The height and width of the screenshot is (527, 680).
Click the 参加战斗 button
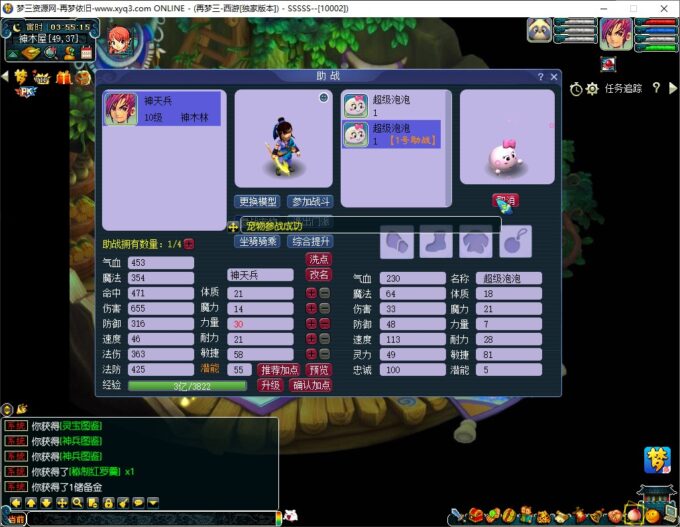pyautogui.click(x=310, y=201)
